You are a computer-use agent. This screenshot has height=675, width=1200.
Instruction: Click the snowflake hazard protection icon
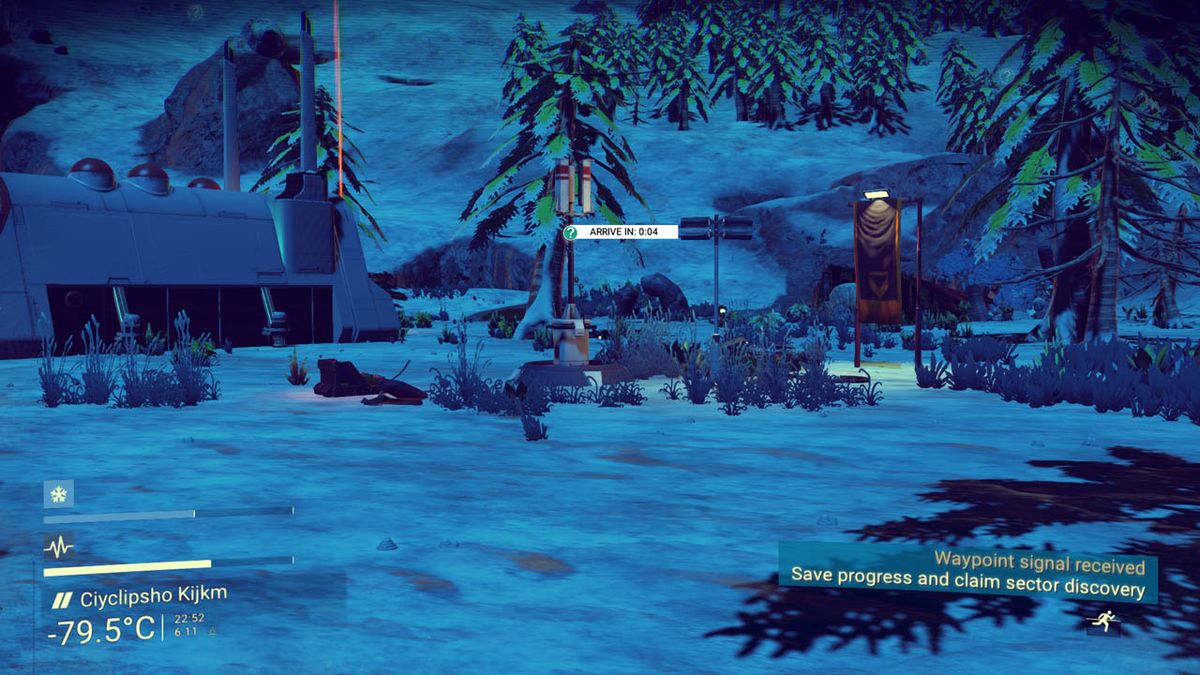[58, 493]
